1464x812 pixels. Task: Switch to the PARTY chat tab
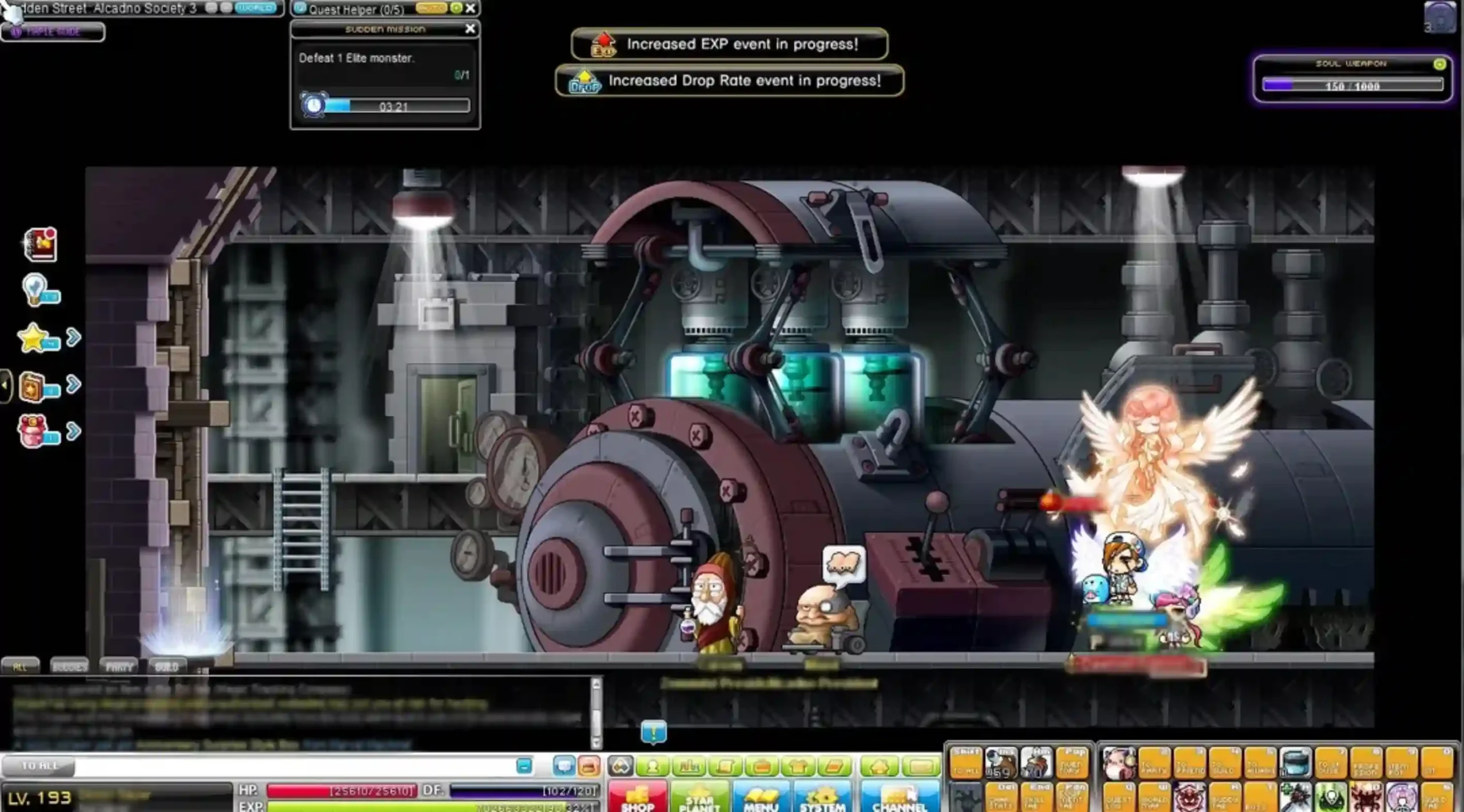[119, 666]
